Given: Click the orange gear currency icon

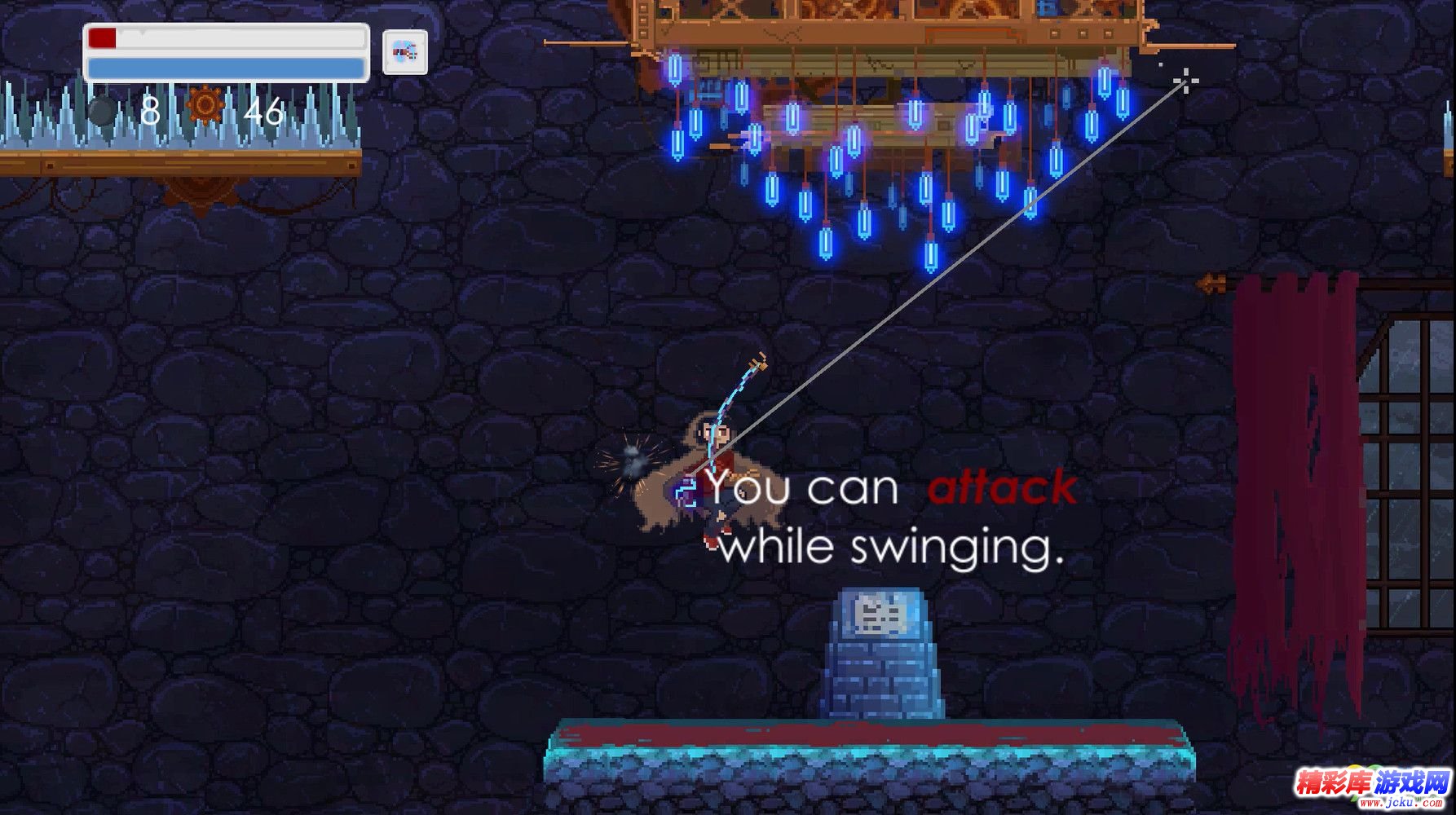Looking at the screenshot, I should tap(205, 106).
